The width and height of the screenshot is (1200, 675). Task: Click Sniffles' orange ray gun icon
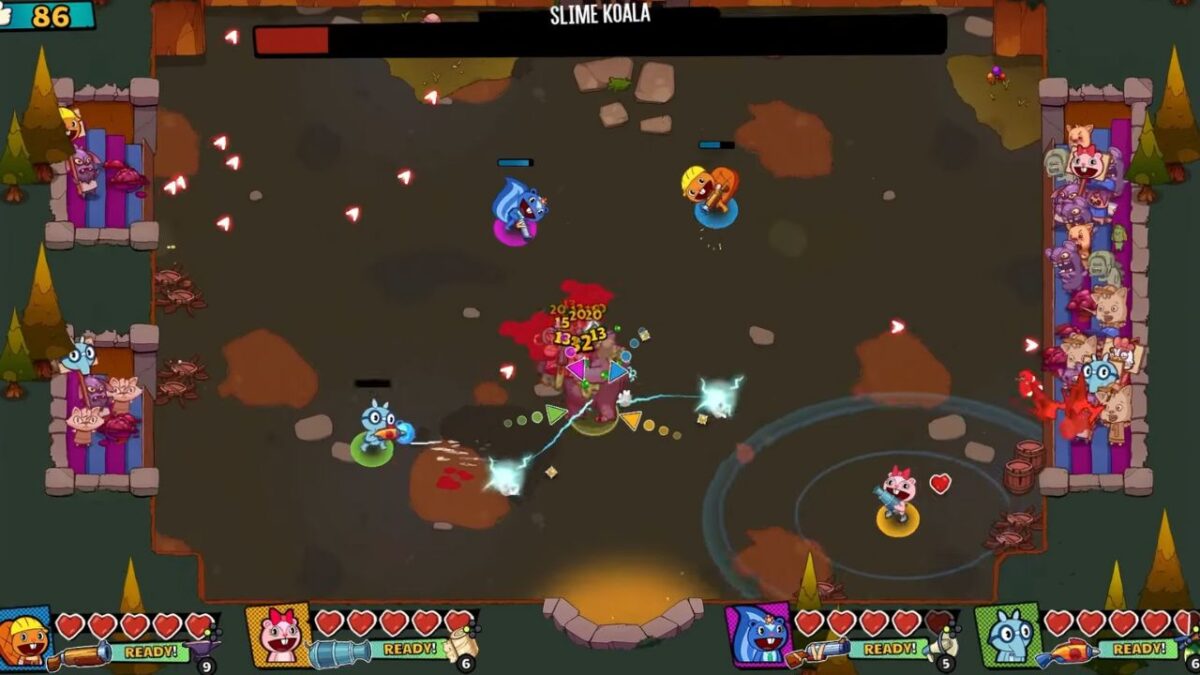click(x=1064, y=654)
